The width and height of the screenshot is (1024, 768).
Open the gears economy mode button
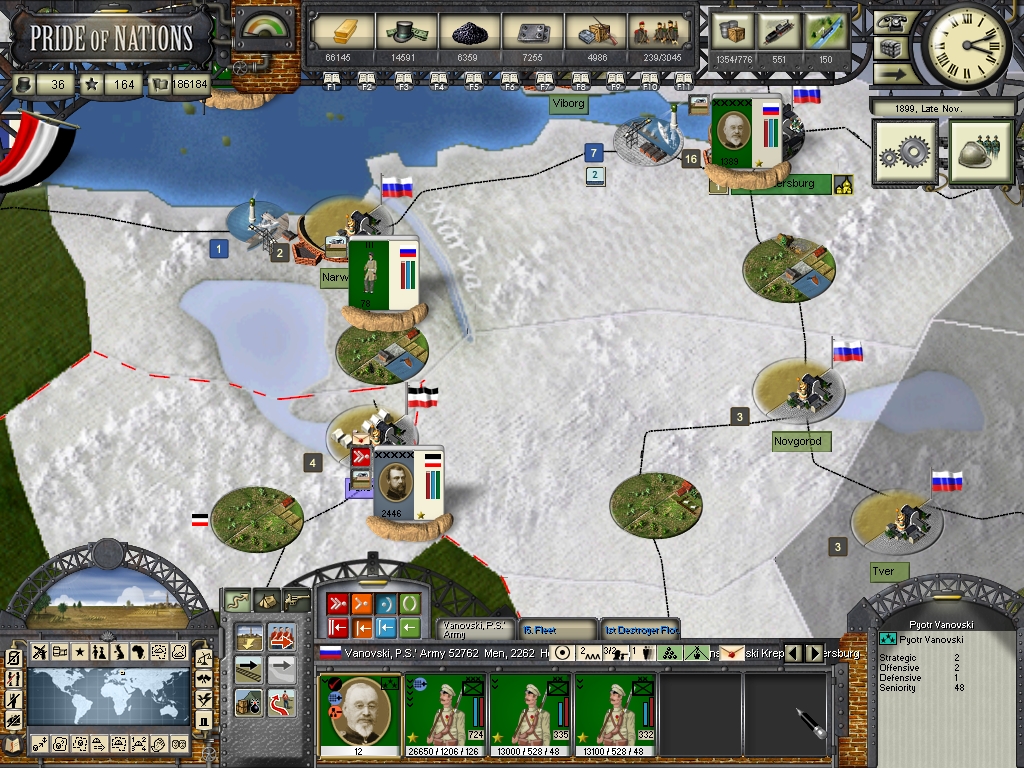click(x=904, y=153)
